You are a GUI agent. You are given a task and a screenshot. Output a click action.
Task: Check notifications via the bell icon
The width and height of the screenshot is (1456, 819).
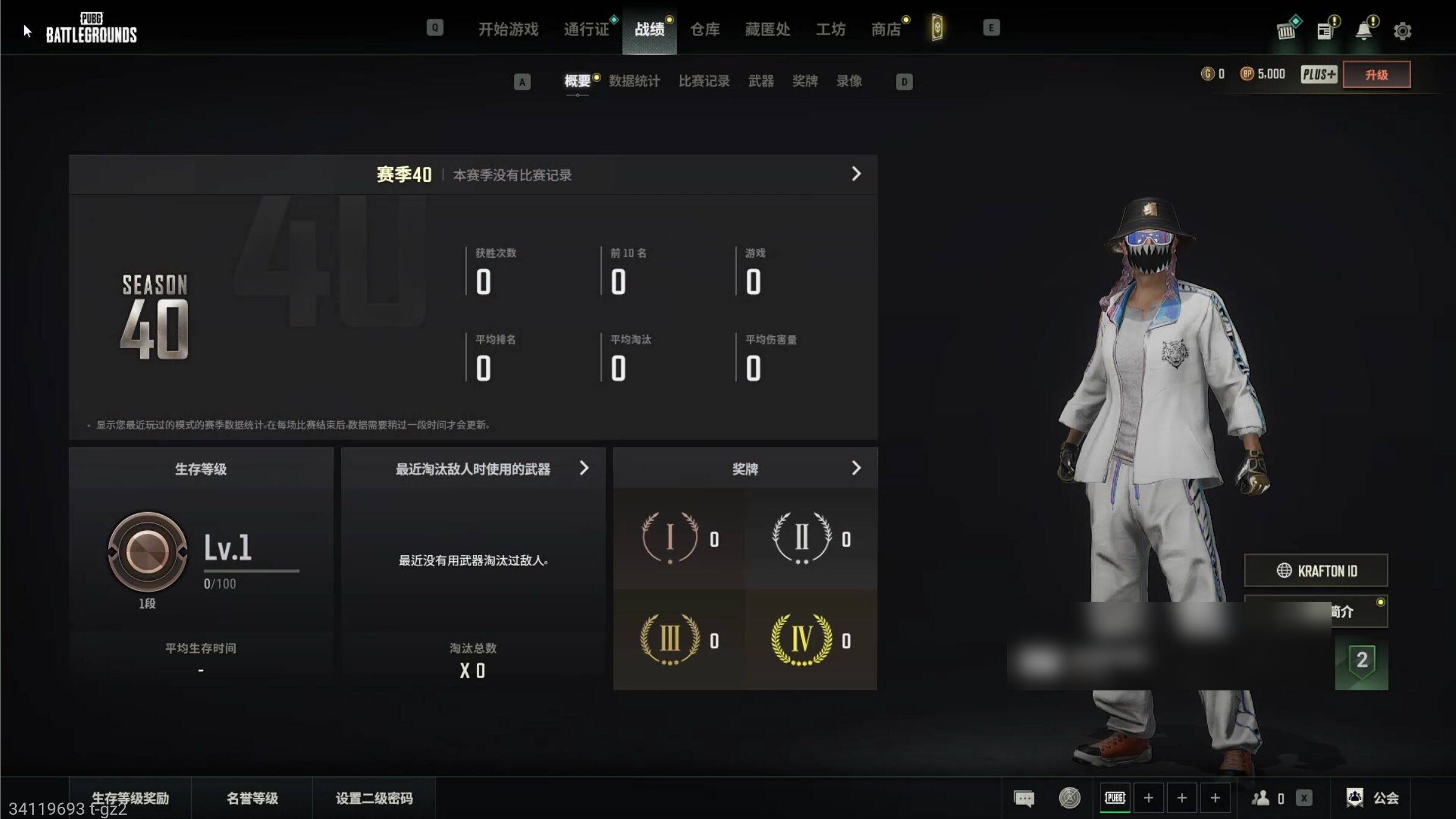point(1364,30)
